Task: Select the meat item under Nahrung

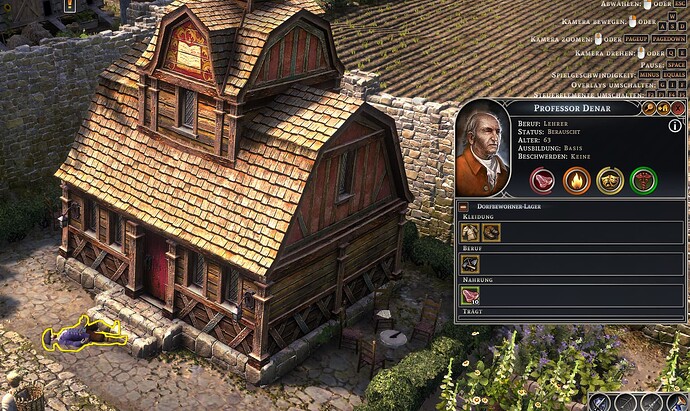Action: tap(470, 296)
